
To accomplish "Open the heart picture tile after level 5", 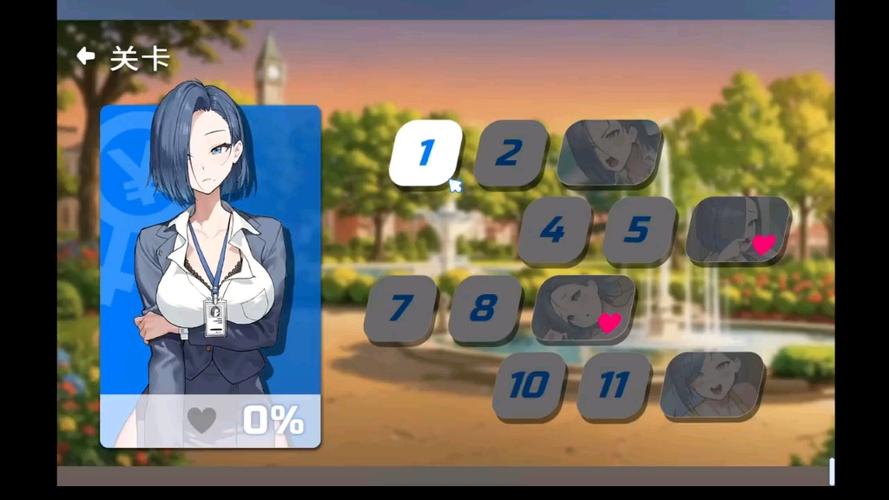I will (738, 230).
